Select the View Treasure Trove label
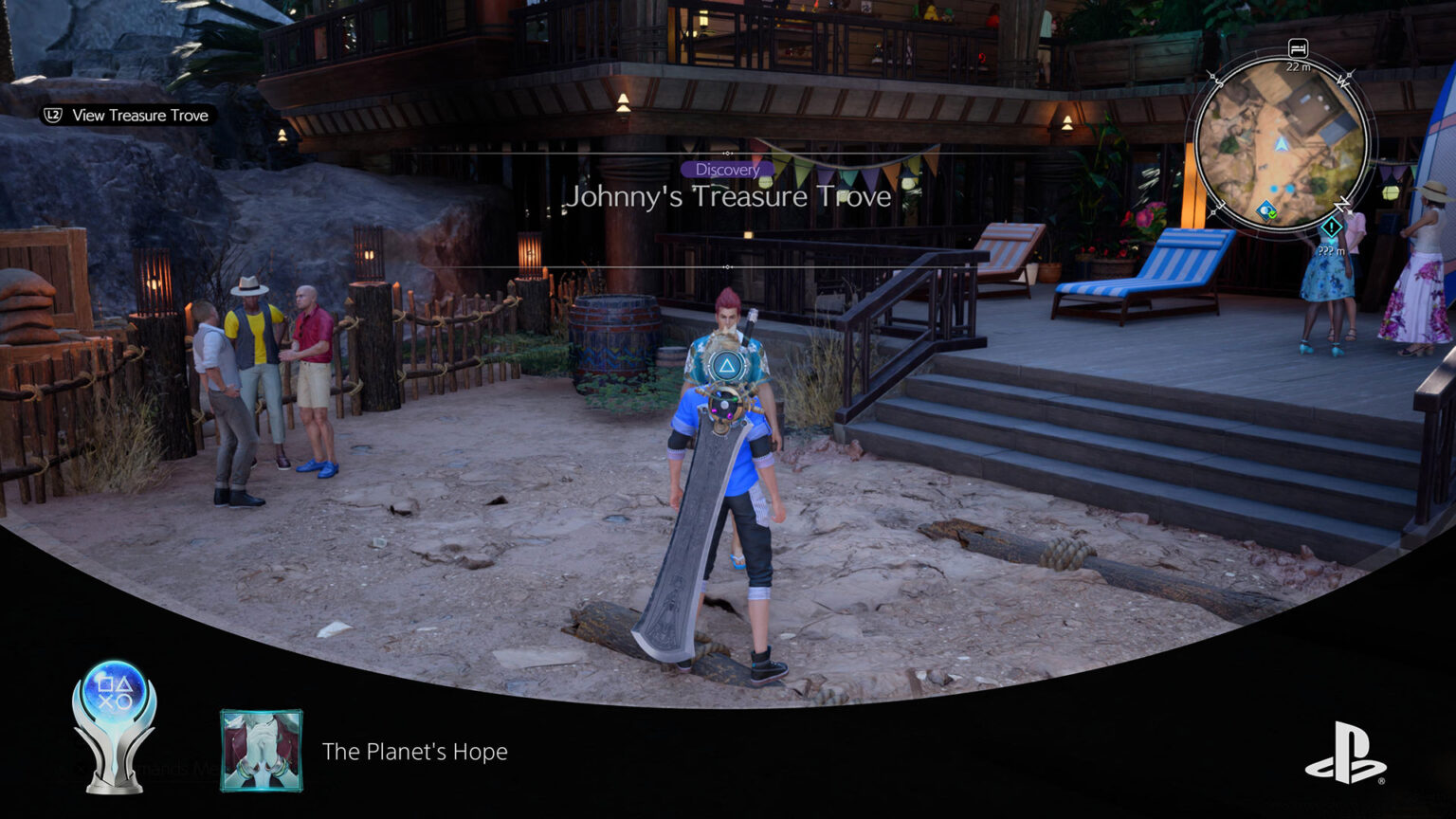Viewport: 1456px width, 819px height. pos(139,116)
